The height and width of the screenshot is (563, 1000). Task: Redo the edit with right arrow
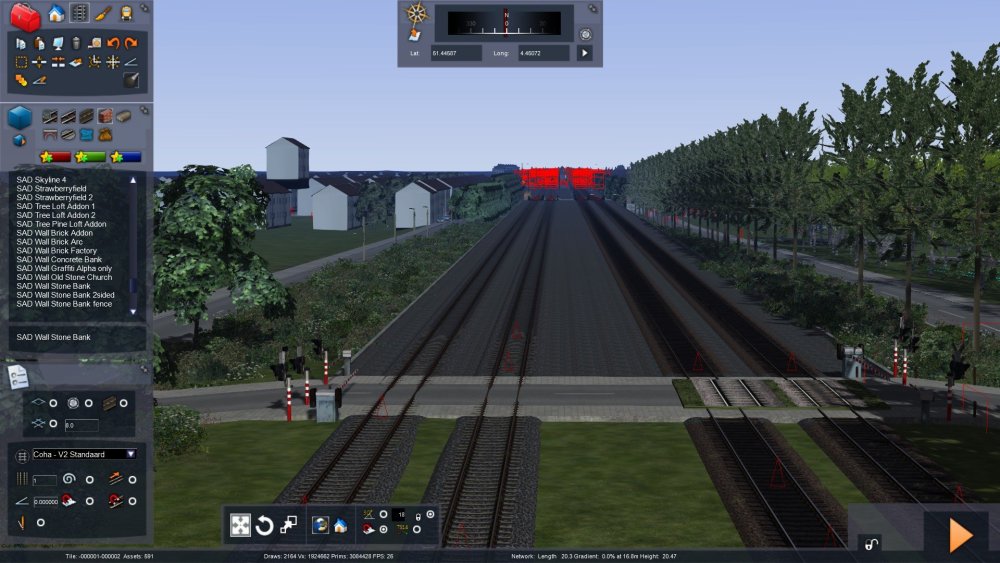click(130, 43)
